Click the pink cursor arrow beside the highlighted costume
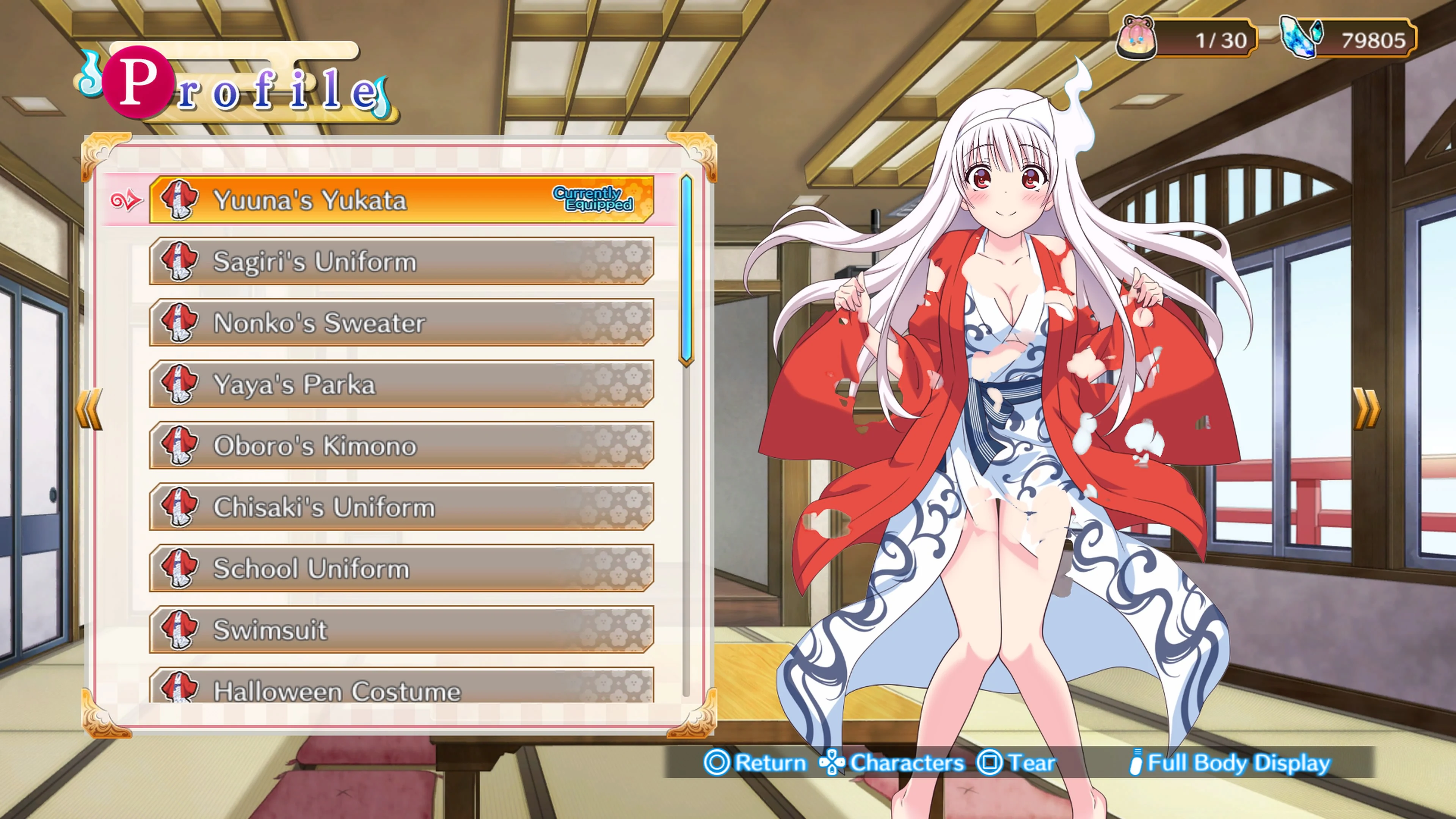This screenshot has width=1456, height=819. click(126, 199)
